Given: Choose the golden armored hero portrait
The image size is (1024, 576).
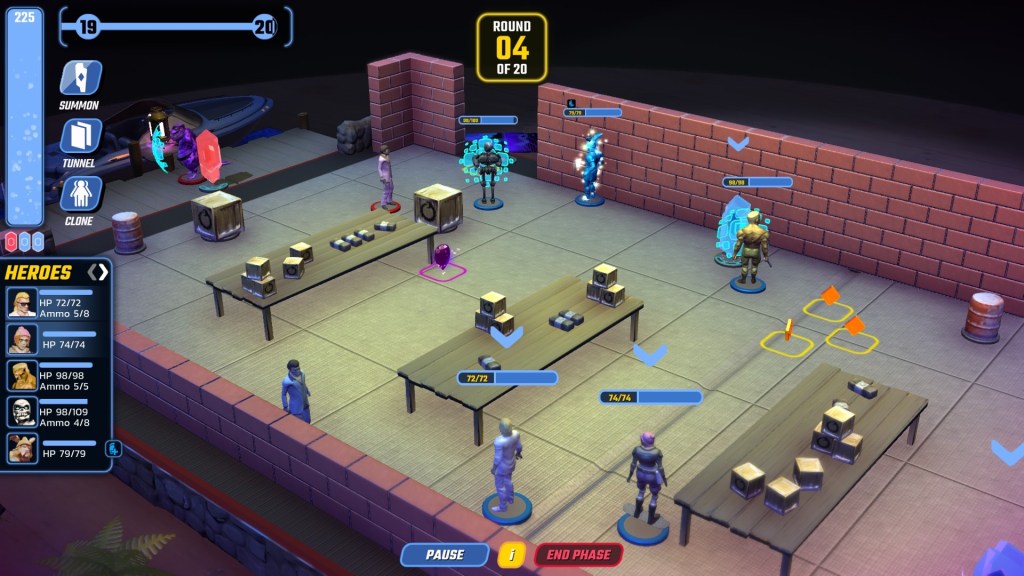Looking at the screenshot, I should click(22, 376).
